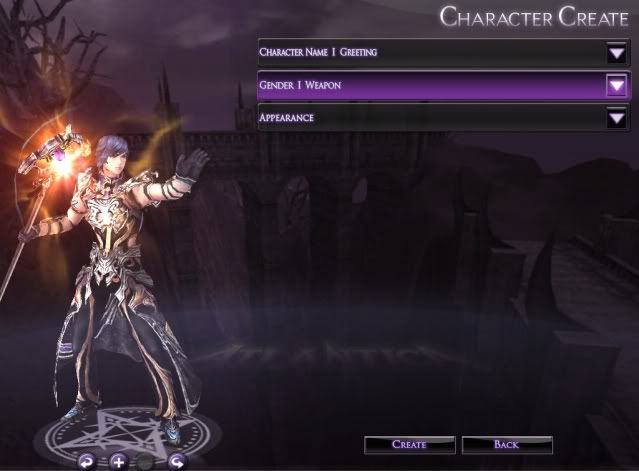Open the Gender | Weapon section
The height and width of the screenshot is (471, 639).
point(615,86)
